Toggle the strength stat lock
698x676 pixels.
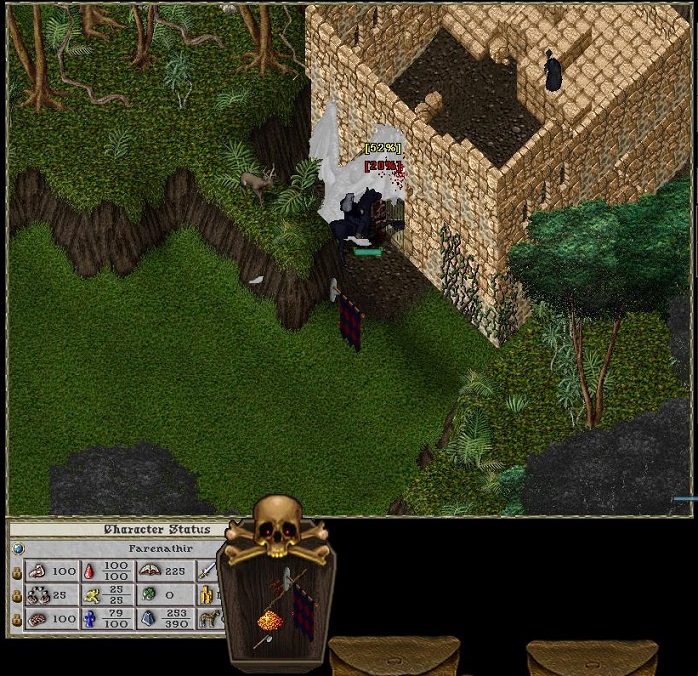[16, 571]
